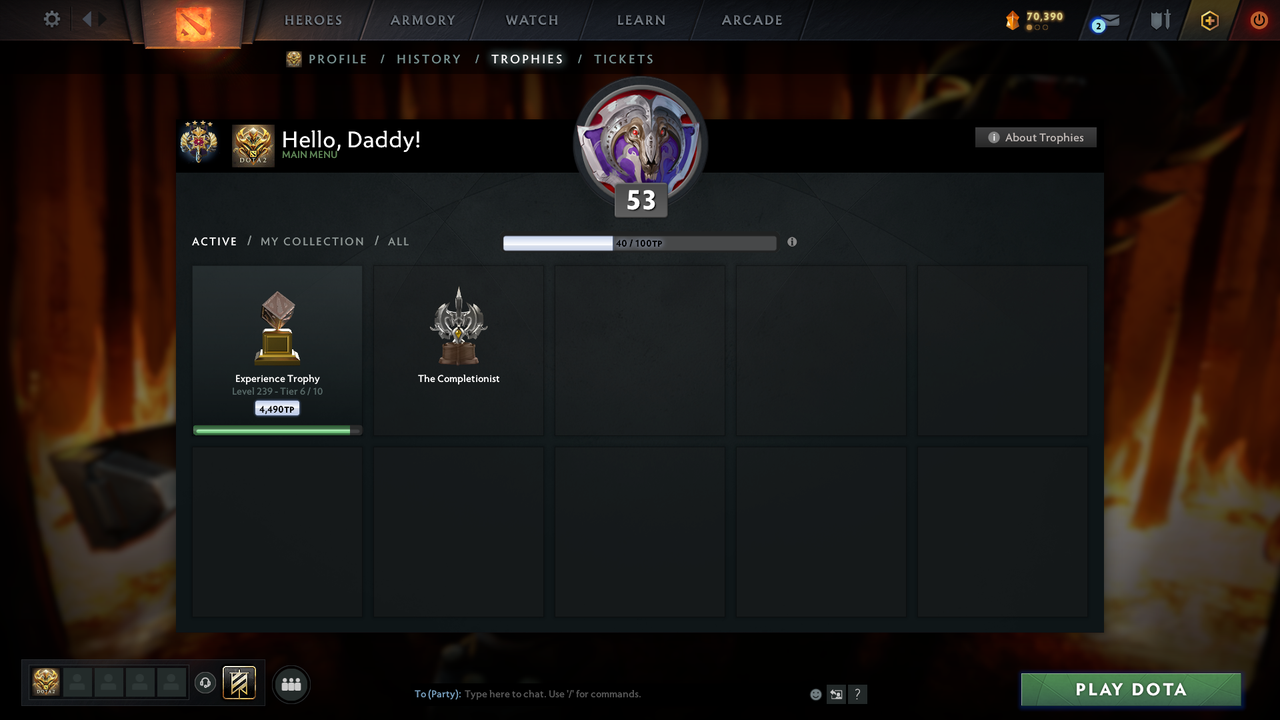Click the power button to exit Dota
This screenshot has width=1280, height=720.
pyautogui.click(x=1258, y=19)
